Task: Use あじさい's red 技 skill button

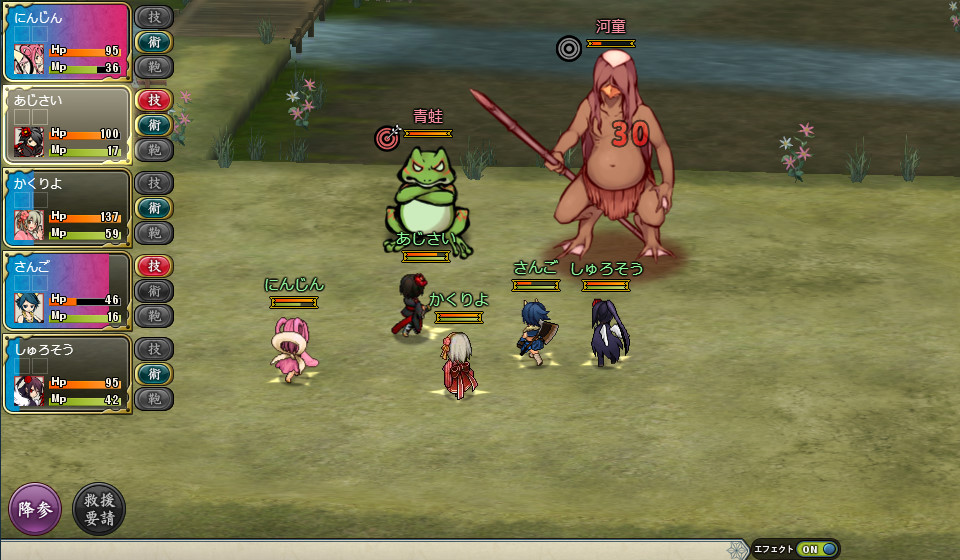Action: click(x=154, y=100)
